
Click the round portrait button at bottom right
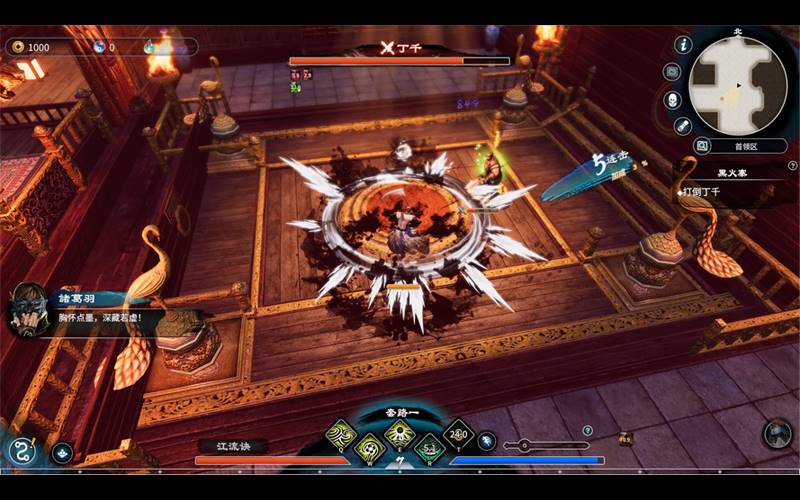(777, 433)
